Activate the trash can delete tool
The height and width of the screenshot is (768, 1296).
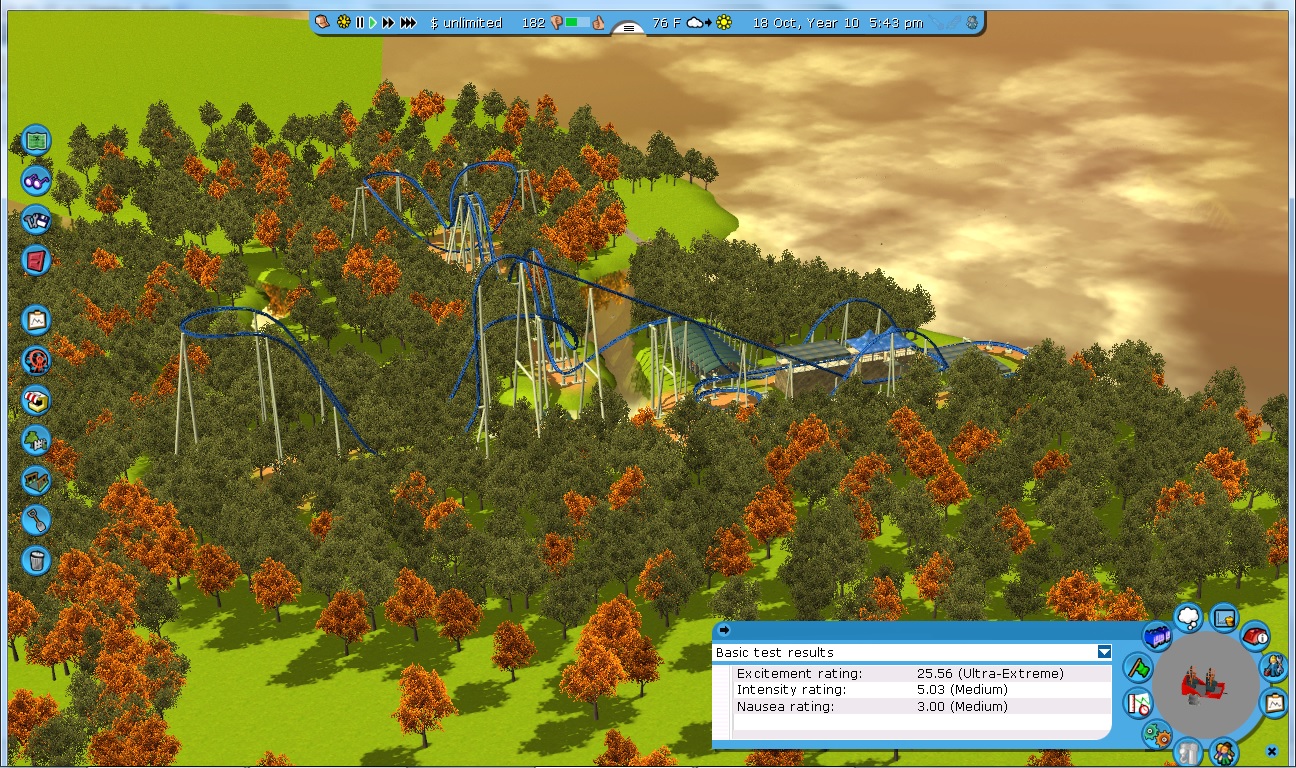point(36,559)
